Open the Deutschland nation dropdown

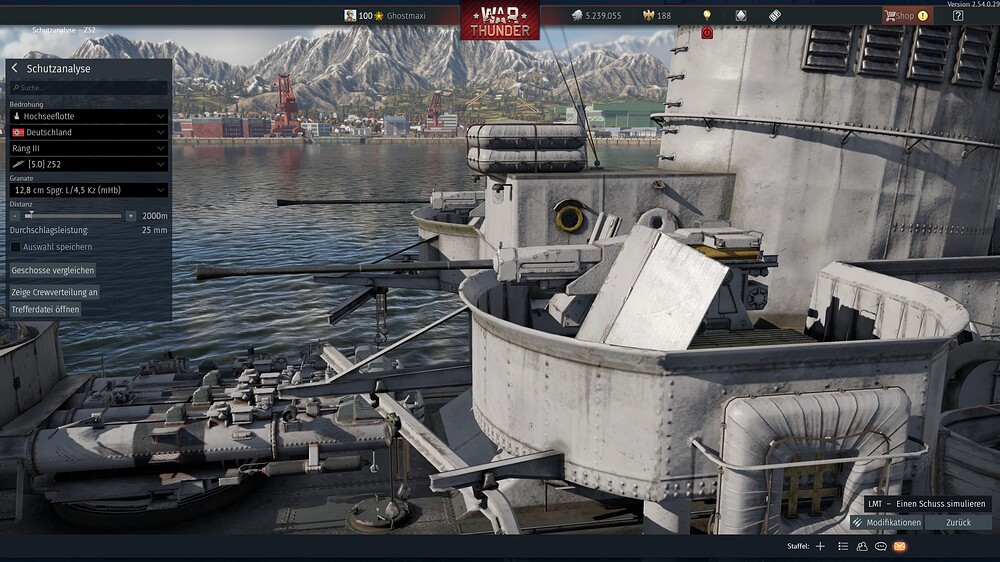[x=88, y=132]
